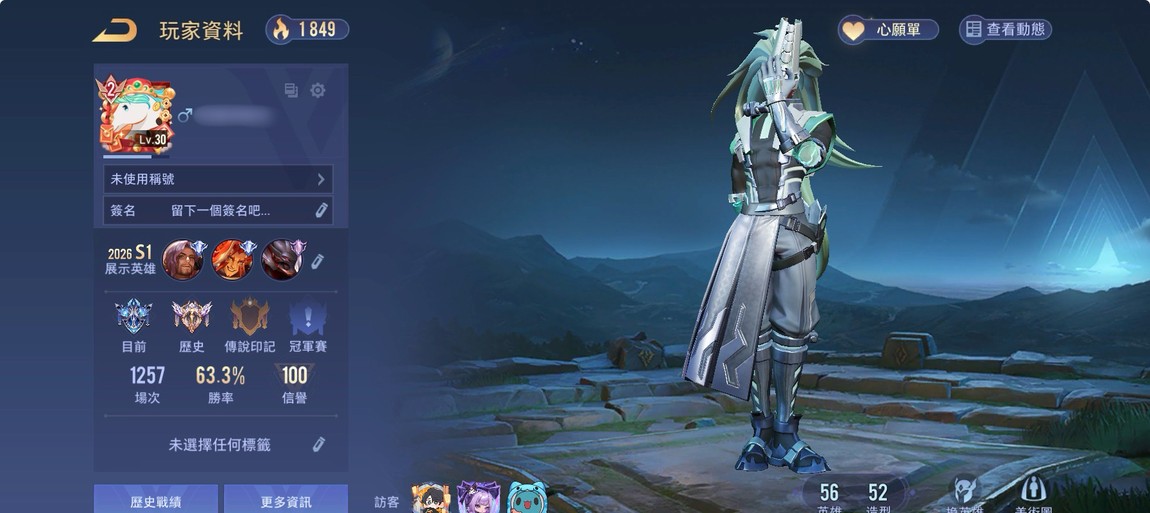Edit the 展示英雄 showcase heroes
Image resolution: width=1150 pixels, height=513 pixels.
coord(318,261)
